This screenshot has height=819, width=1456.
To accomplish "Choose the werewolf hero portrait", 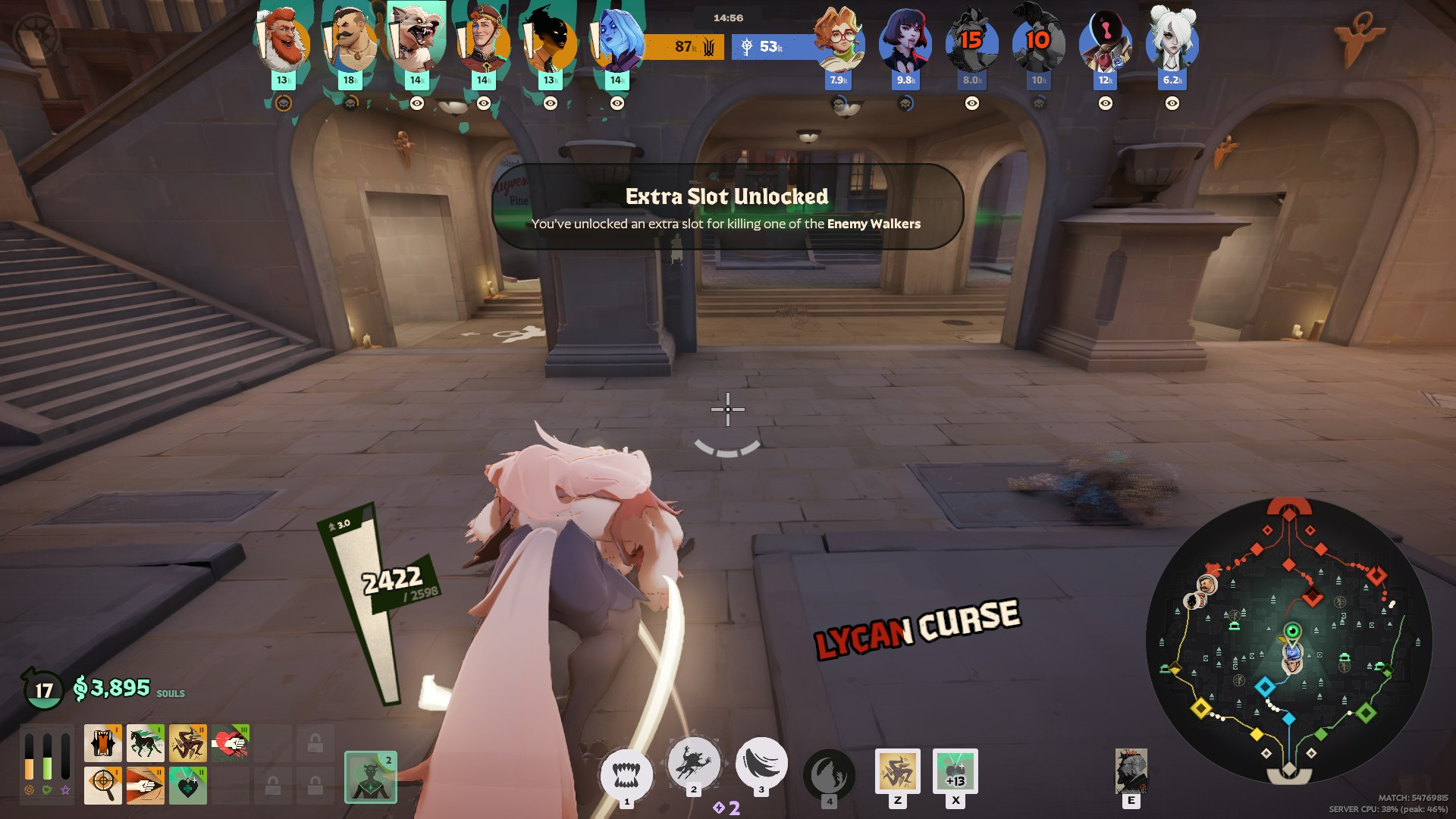I will tap(416, 42).
